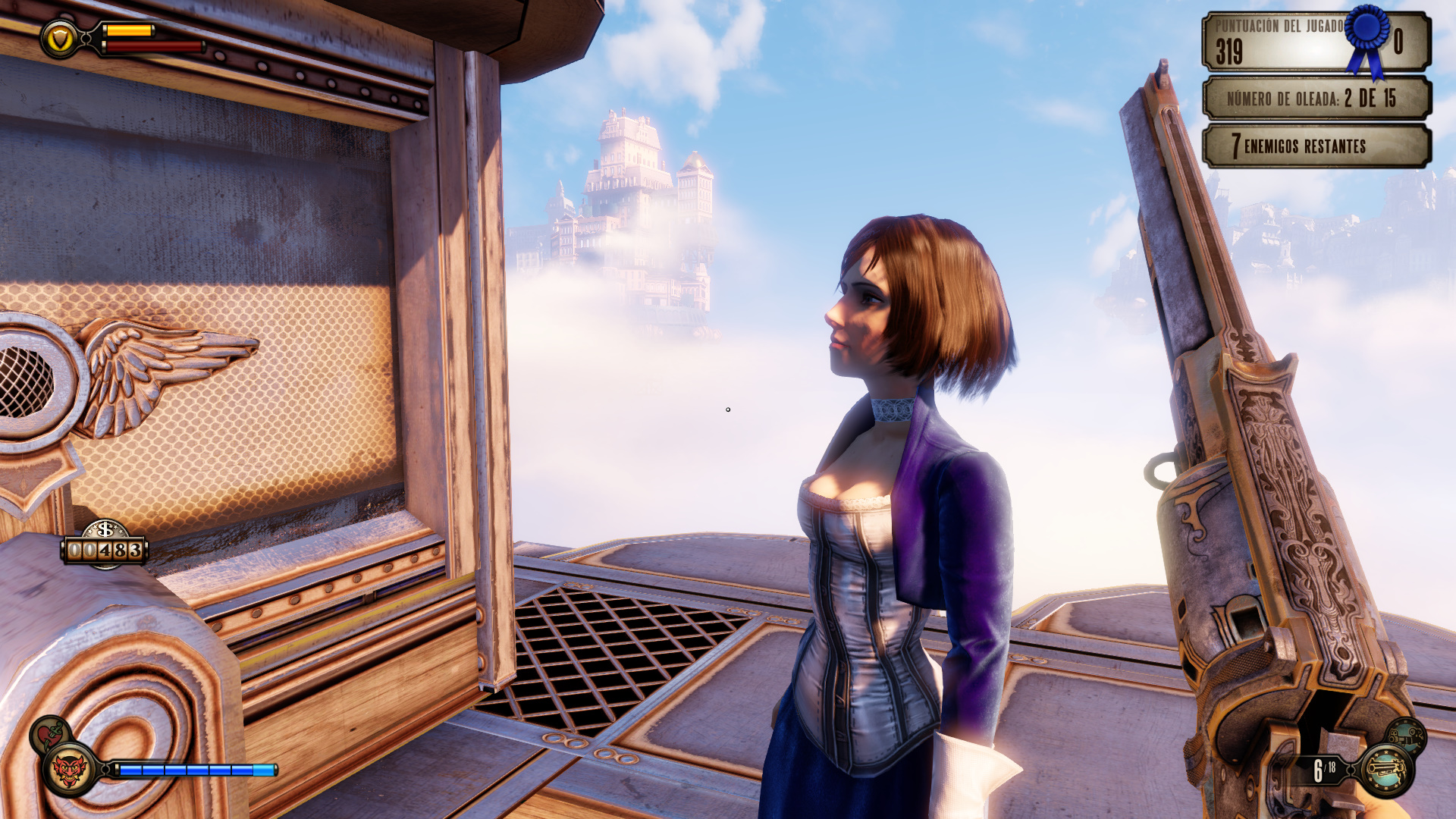
Task: Select the 'Enemigos restantes' tracker panel
Action: [1316, 146]
